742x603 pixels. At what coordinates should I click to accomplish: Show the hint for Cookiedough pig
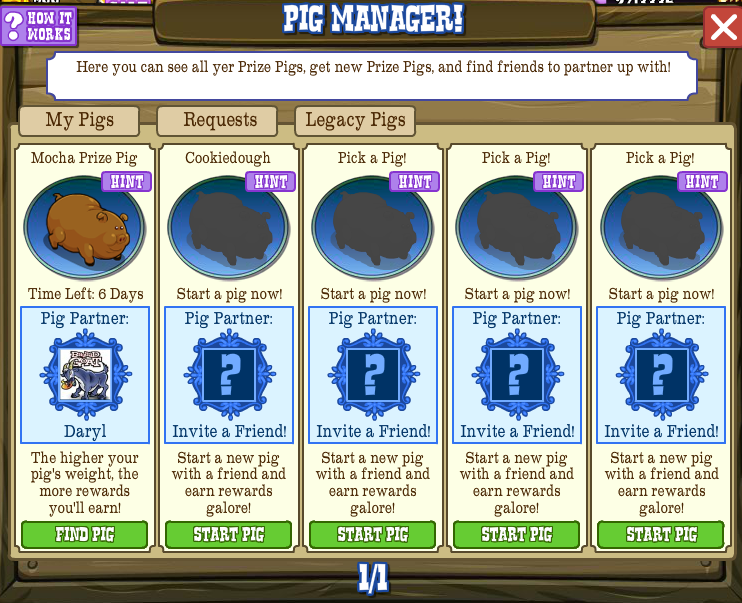pyautogui.click(x=270, y=182)
